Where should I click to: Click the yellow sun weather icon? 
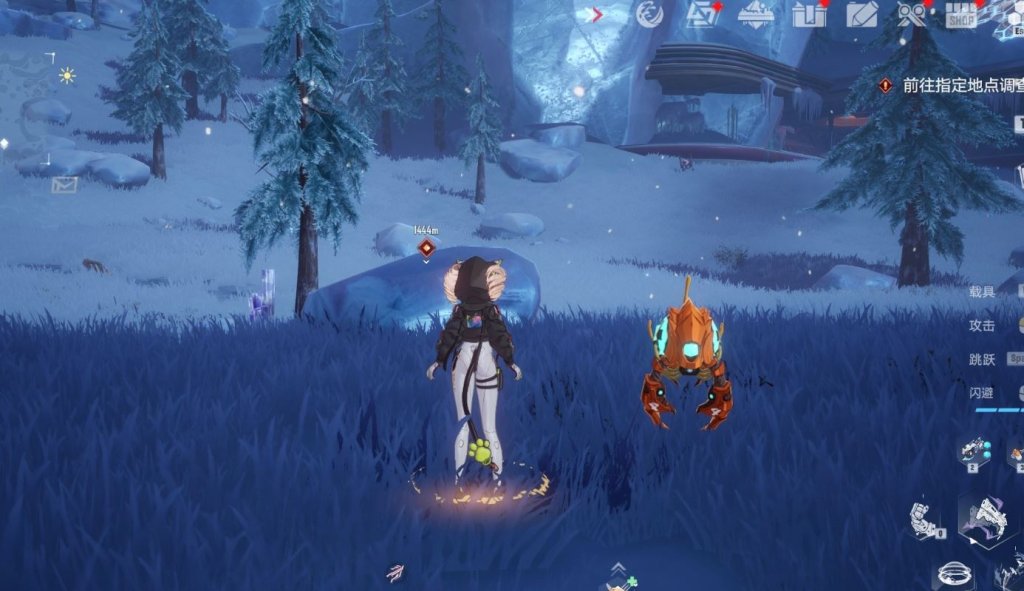coord(67,75)
